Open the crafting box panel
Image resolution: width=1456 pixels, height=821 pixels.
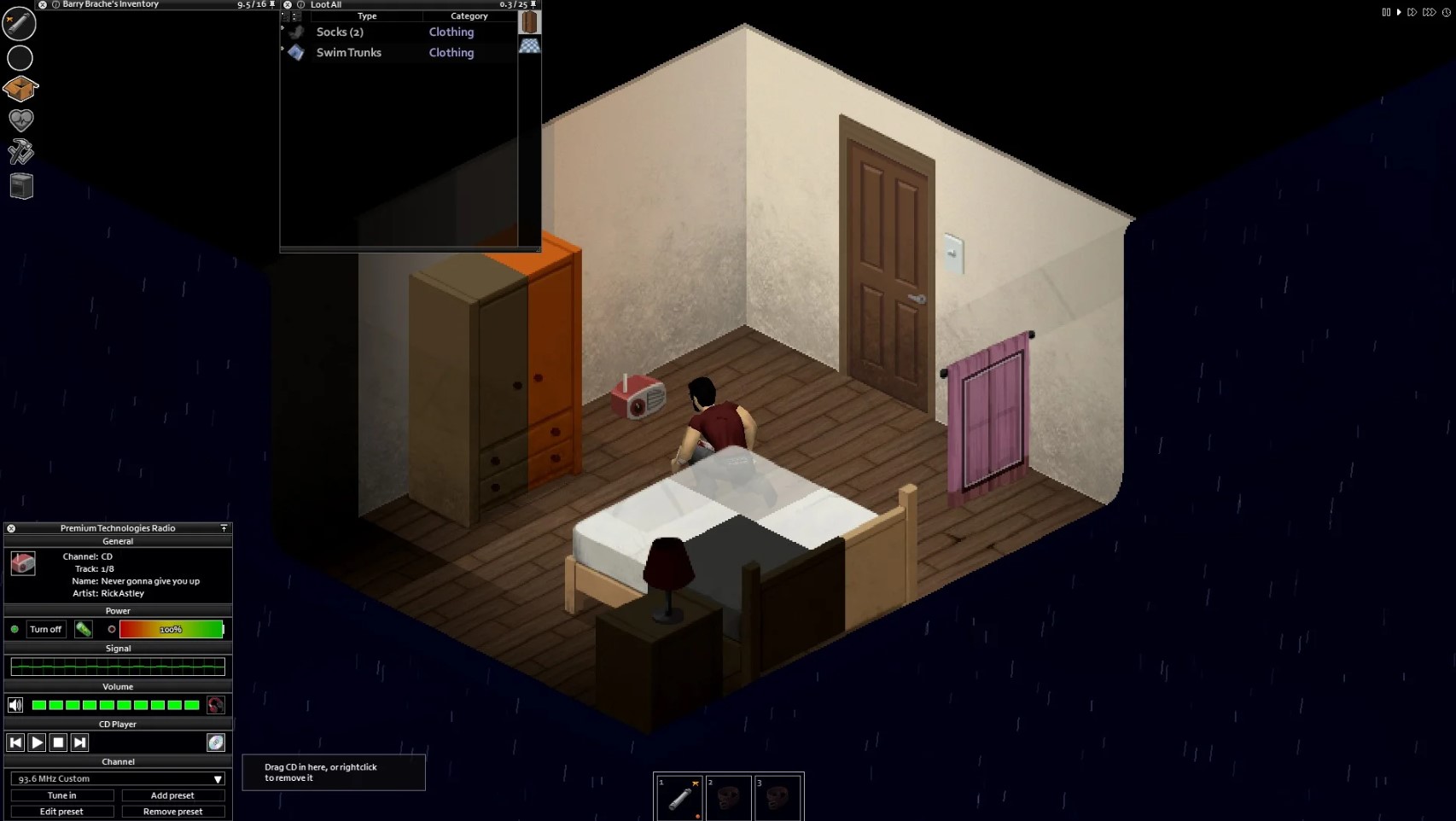pos(20,89)
